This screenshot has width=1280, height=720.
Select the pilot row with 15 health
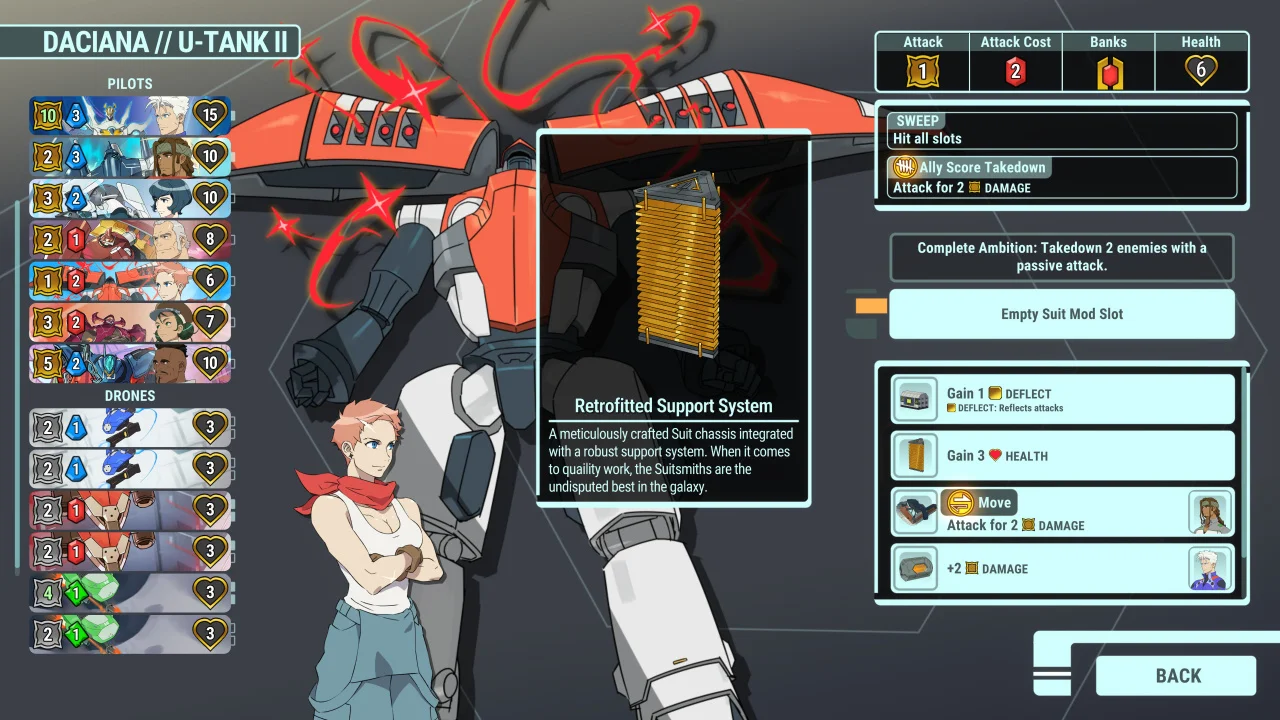(x=130, y=116)
